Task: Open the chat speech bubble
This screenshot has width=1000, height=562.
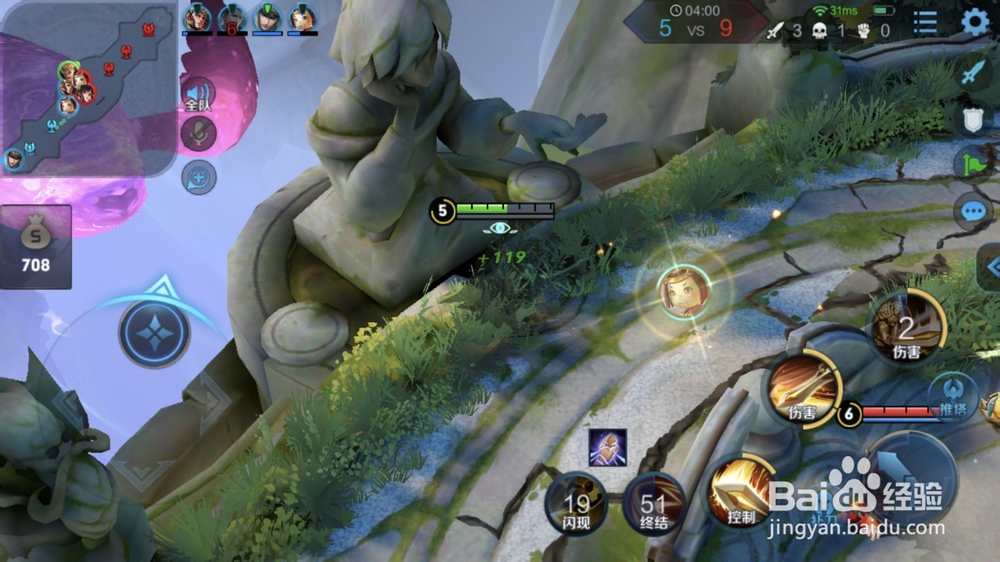Action: (x=974, y=211)
